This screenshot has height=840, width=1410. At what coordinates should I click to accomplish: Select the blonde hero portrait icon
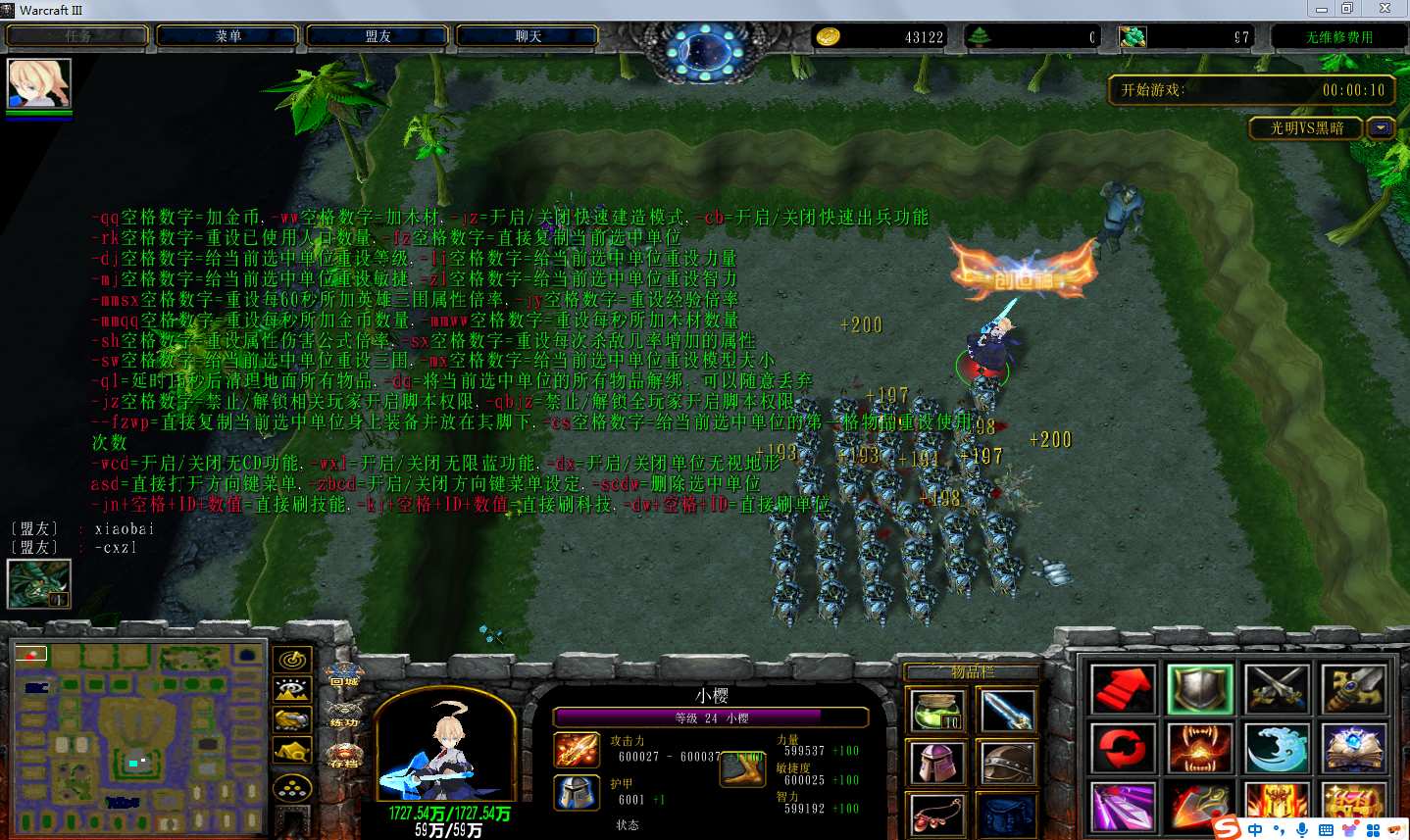(39, 83)
